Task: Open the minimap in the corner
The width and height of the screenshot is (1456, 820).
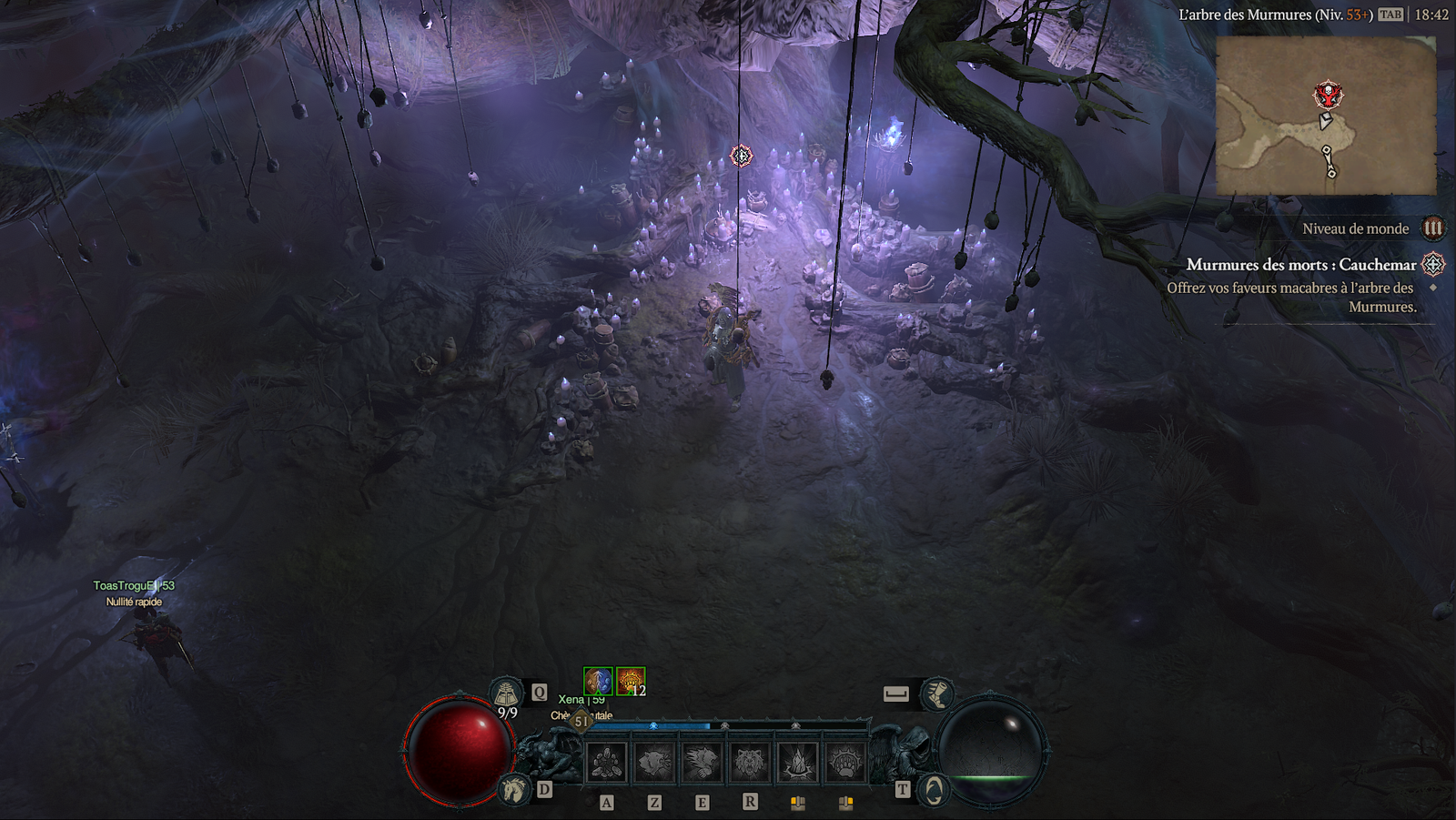Action: pyautogui.click(x=1326, y=116)
